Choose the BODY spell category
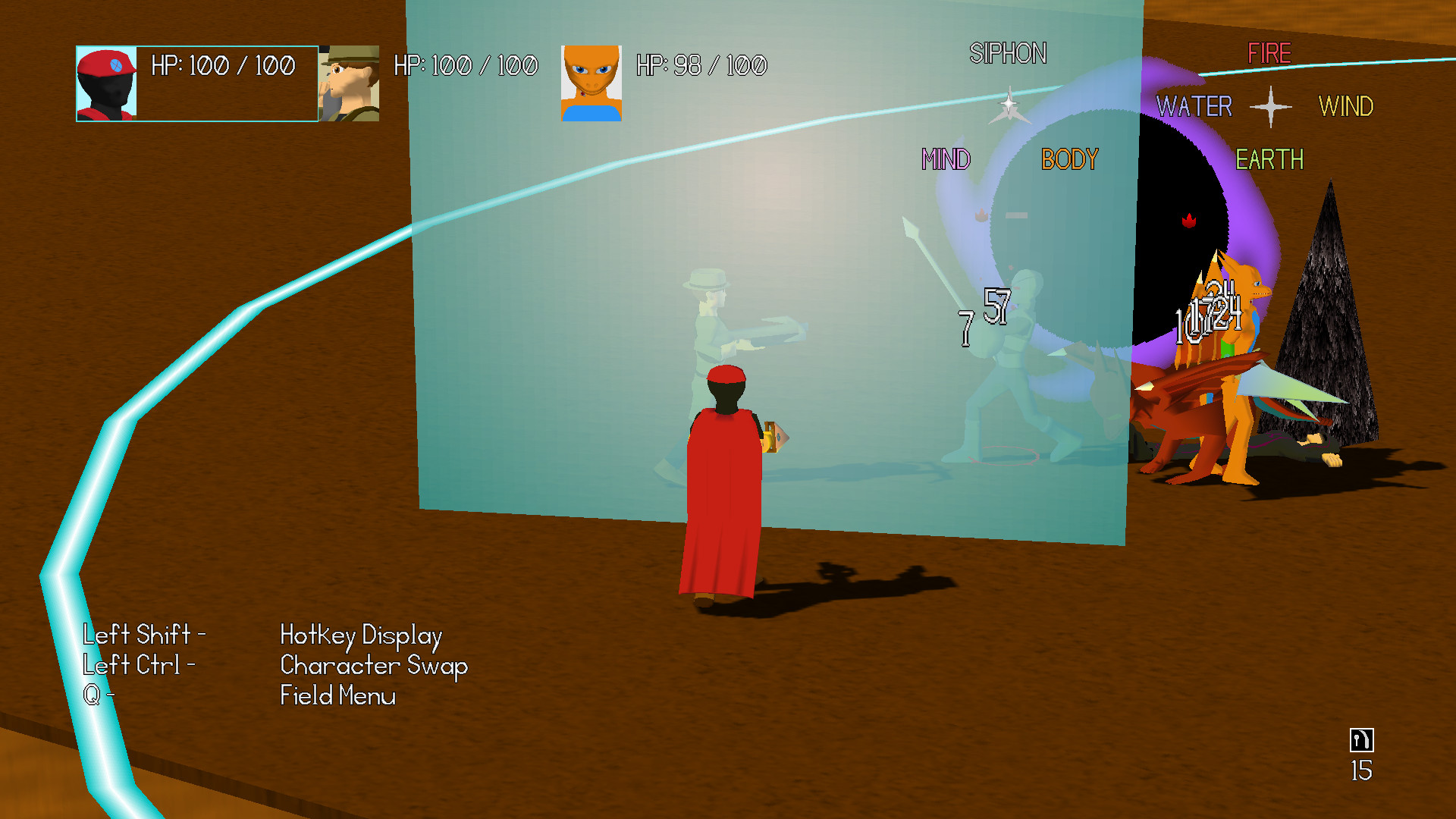 pyautogui.click(x=1069, y=159)
